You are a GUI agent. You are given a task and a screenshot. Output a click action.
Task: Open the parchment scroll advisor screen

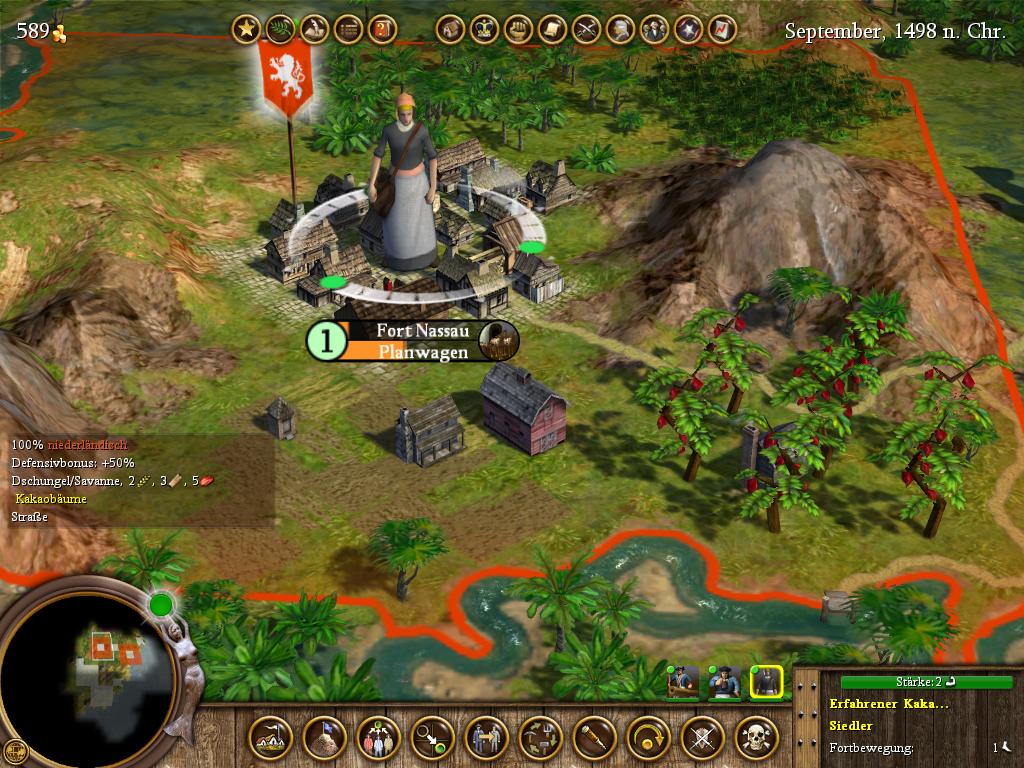(552, 29)
